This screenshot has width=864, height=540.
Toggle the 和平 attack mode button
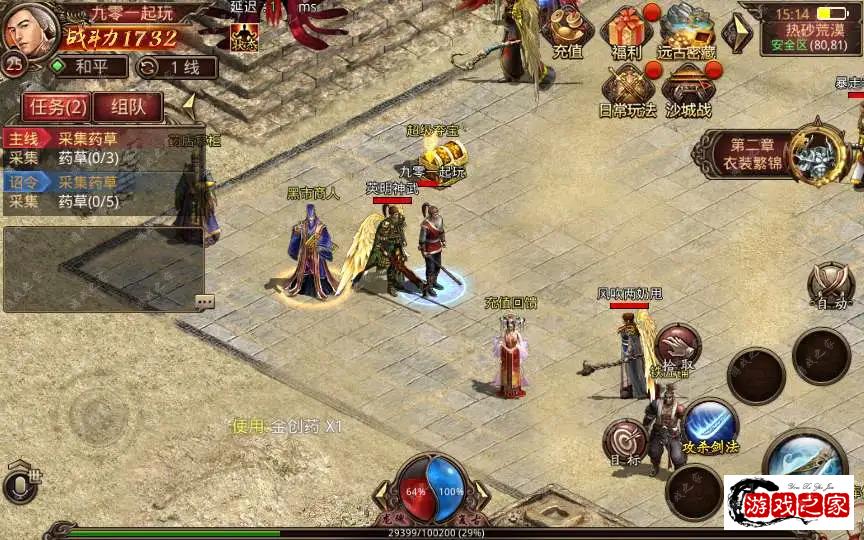(88, 67)
